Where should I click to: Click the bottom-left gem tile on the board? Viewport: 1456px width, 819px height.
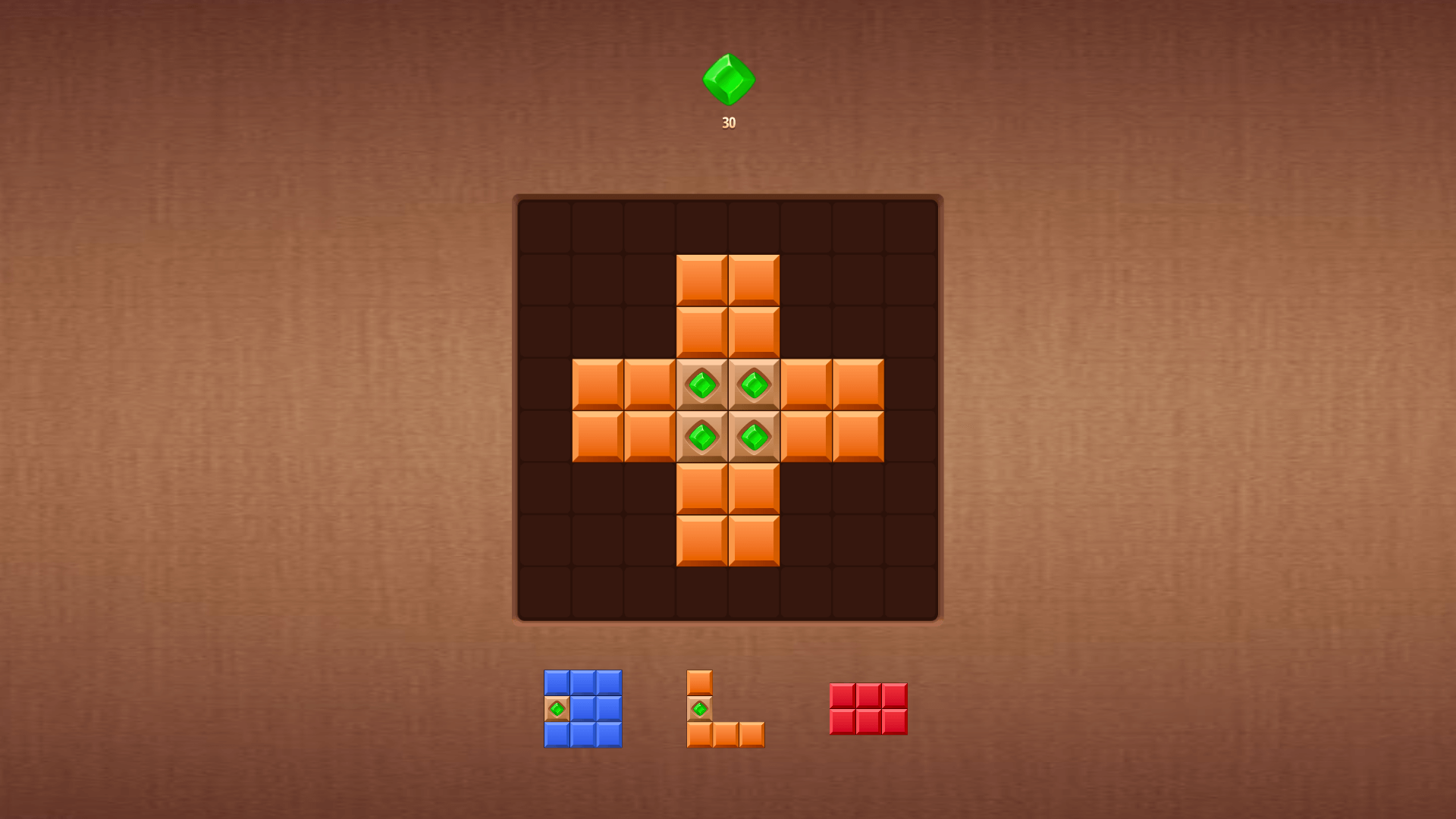pos(701,438)
